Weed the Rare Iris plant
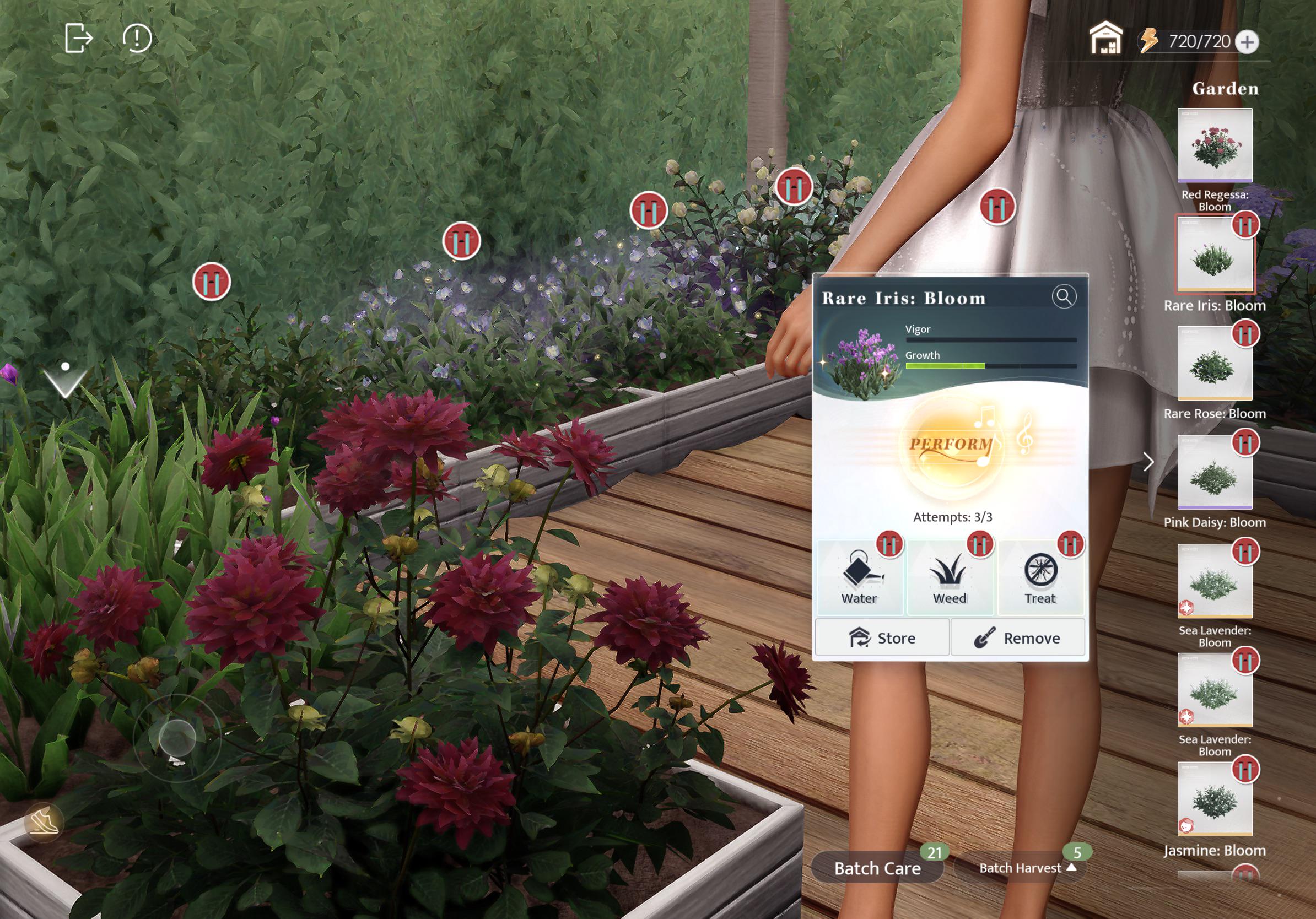The height and width of the screenshot is (919, 1316). coord(950,579)
